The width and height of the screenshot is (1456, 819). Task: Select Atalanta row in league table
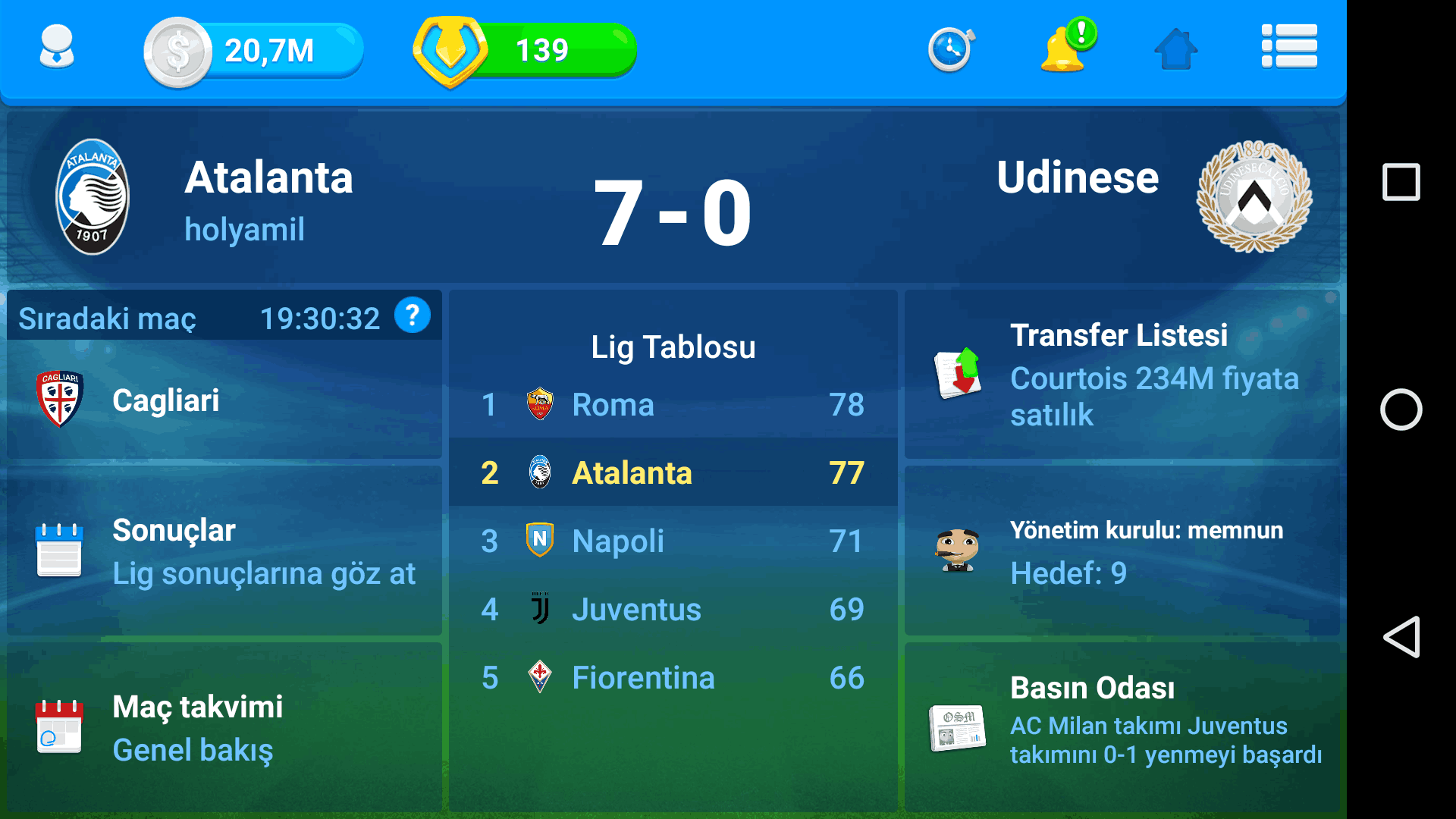[672, 473]
